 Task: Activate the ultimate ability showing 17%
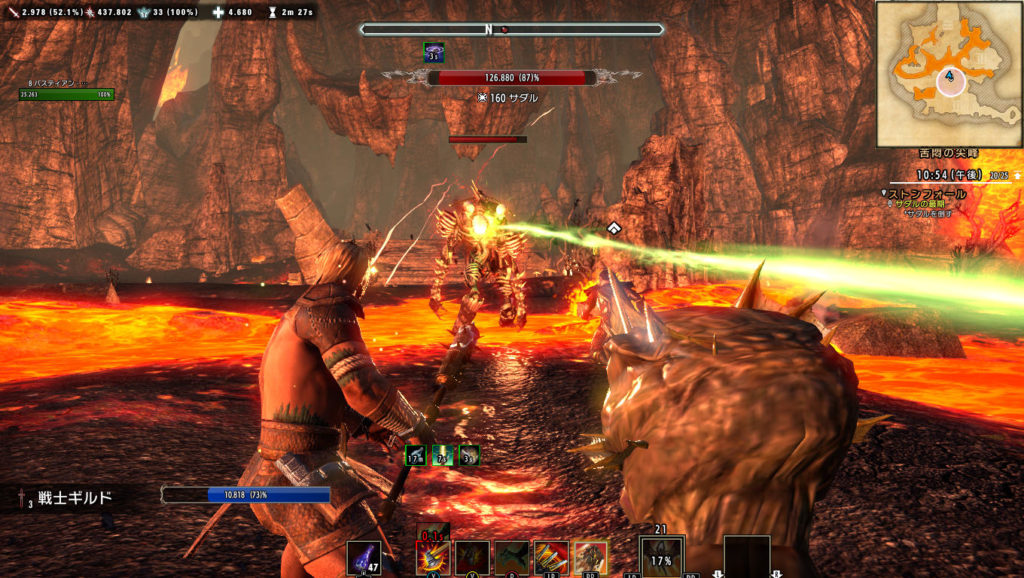pyautogui.click(x=661, y=558)
